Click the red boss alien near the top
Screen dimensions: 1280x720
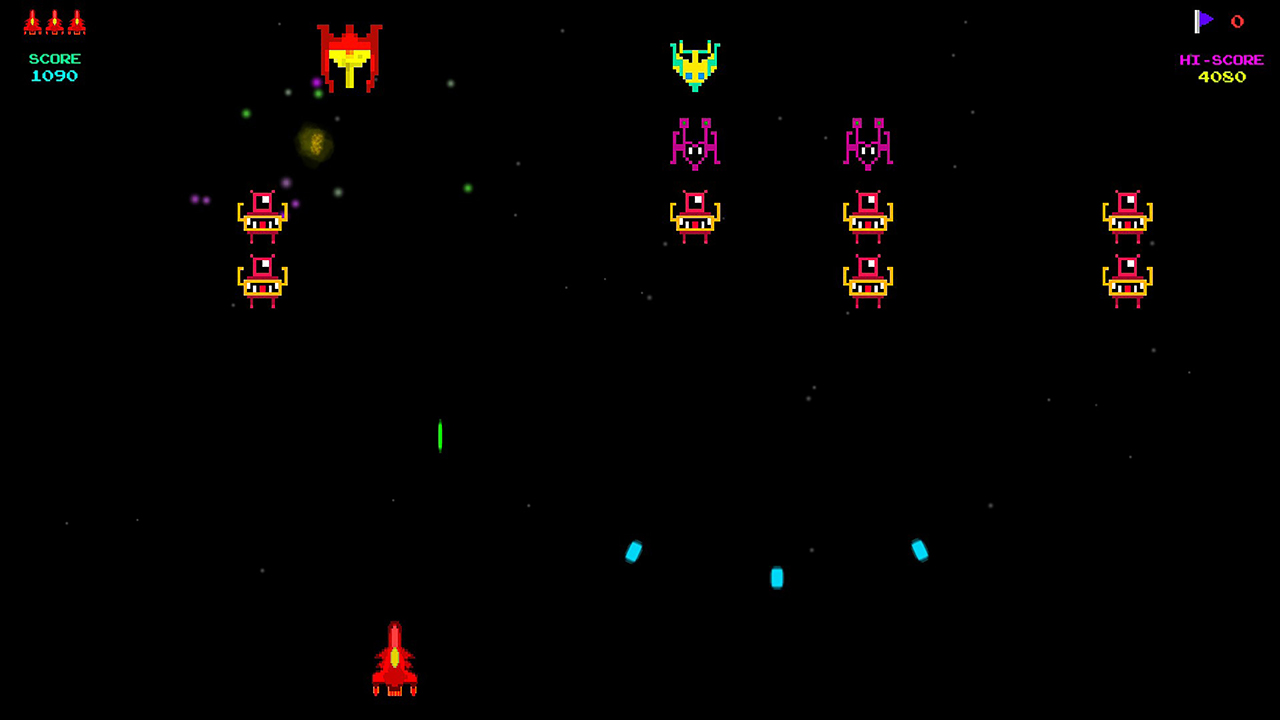point(350,58)
